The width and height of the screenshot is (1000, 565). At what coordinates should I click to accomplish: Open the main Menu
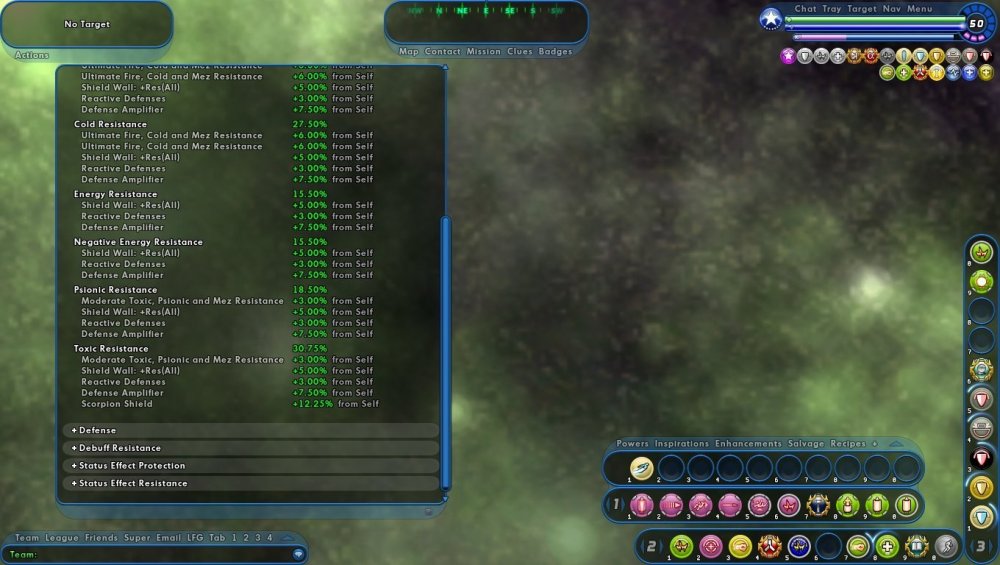click(x=920, y=9)
